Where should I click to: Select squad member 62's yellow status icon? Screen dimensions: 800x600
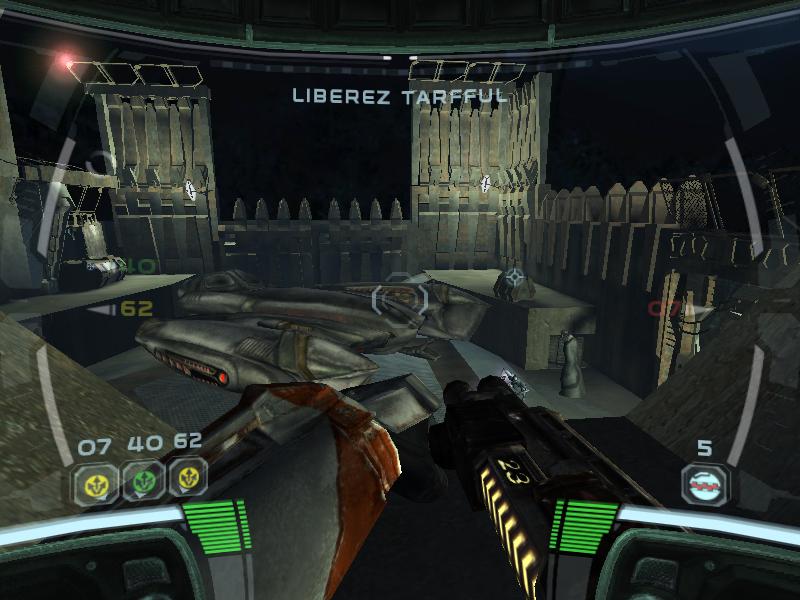(187, 478)
